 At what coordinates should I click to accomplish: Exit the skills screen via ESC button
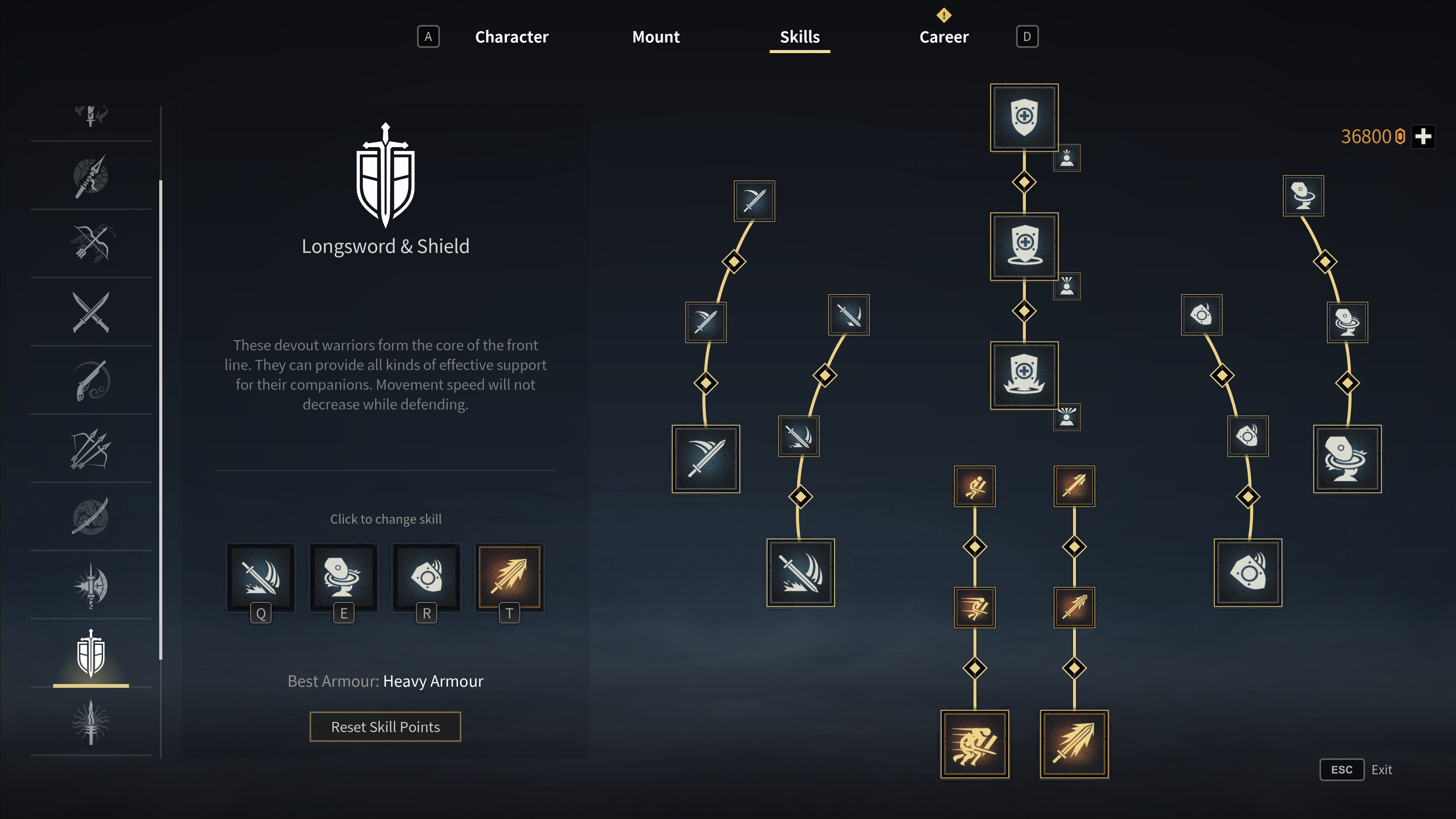tap(1341, 770)
